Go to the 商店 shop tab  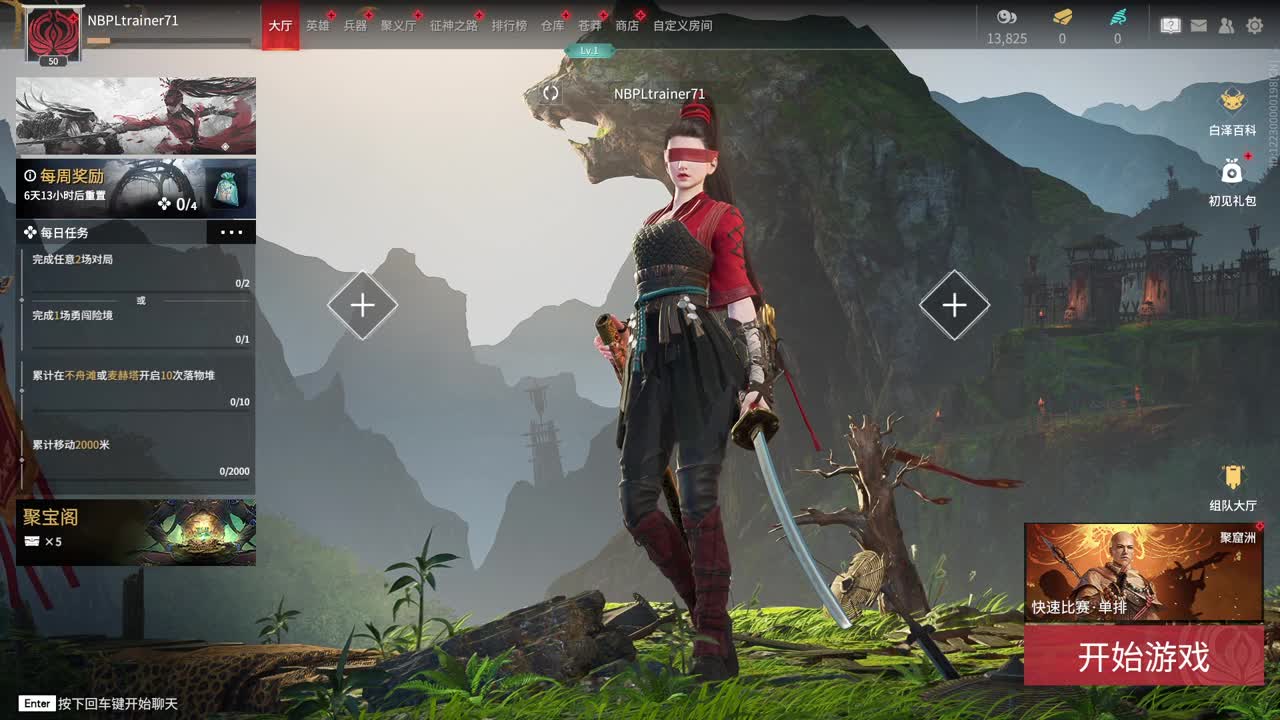coord(627,26)
